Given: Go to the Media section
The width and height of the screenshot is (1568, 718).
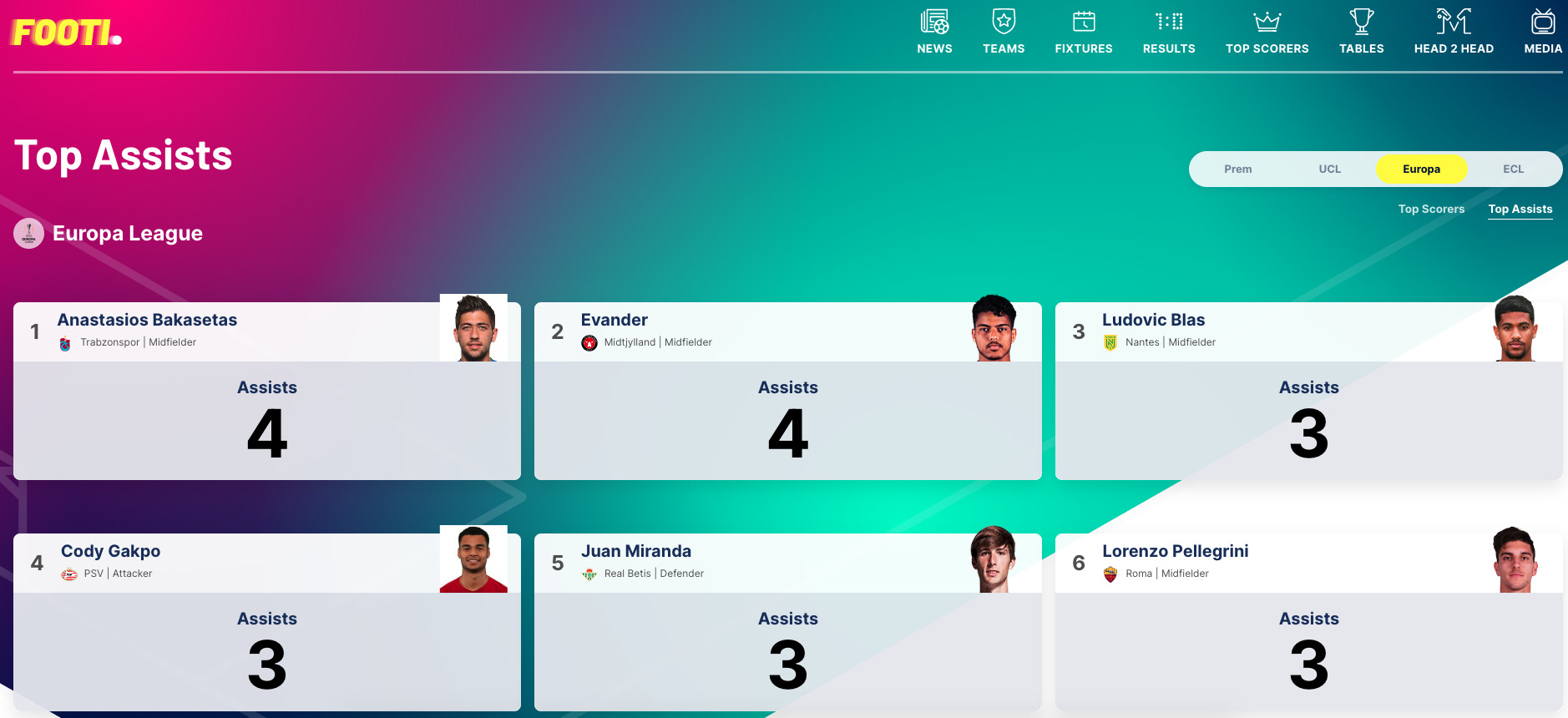Looking at the screenshot, I should tap(1543, 32).
